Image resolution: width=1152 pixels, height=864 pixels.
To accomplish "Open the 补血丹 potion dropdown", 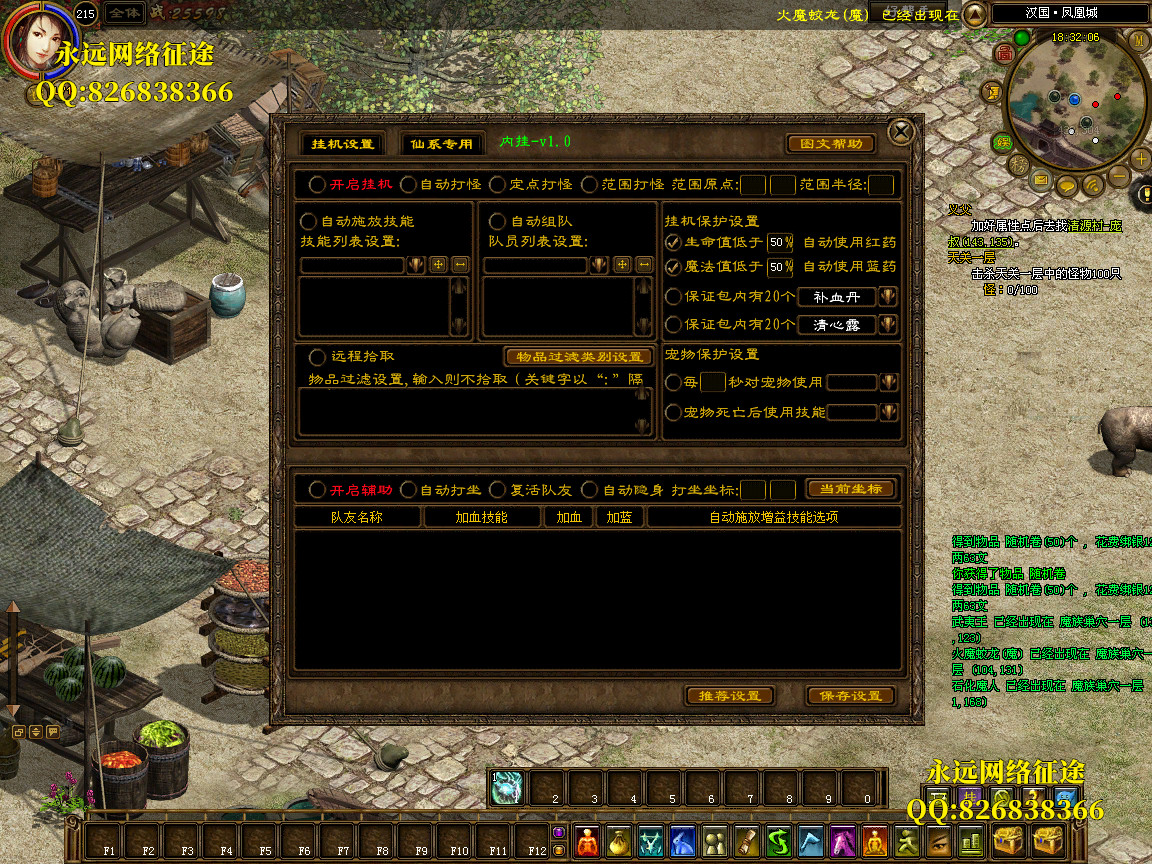I will point(887,297).
